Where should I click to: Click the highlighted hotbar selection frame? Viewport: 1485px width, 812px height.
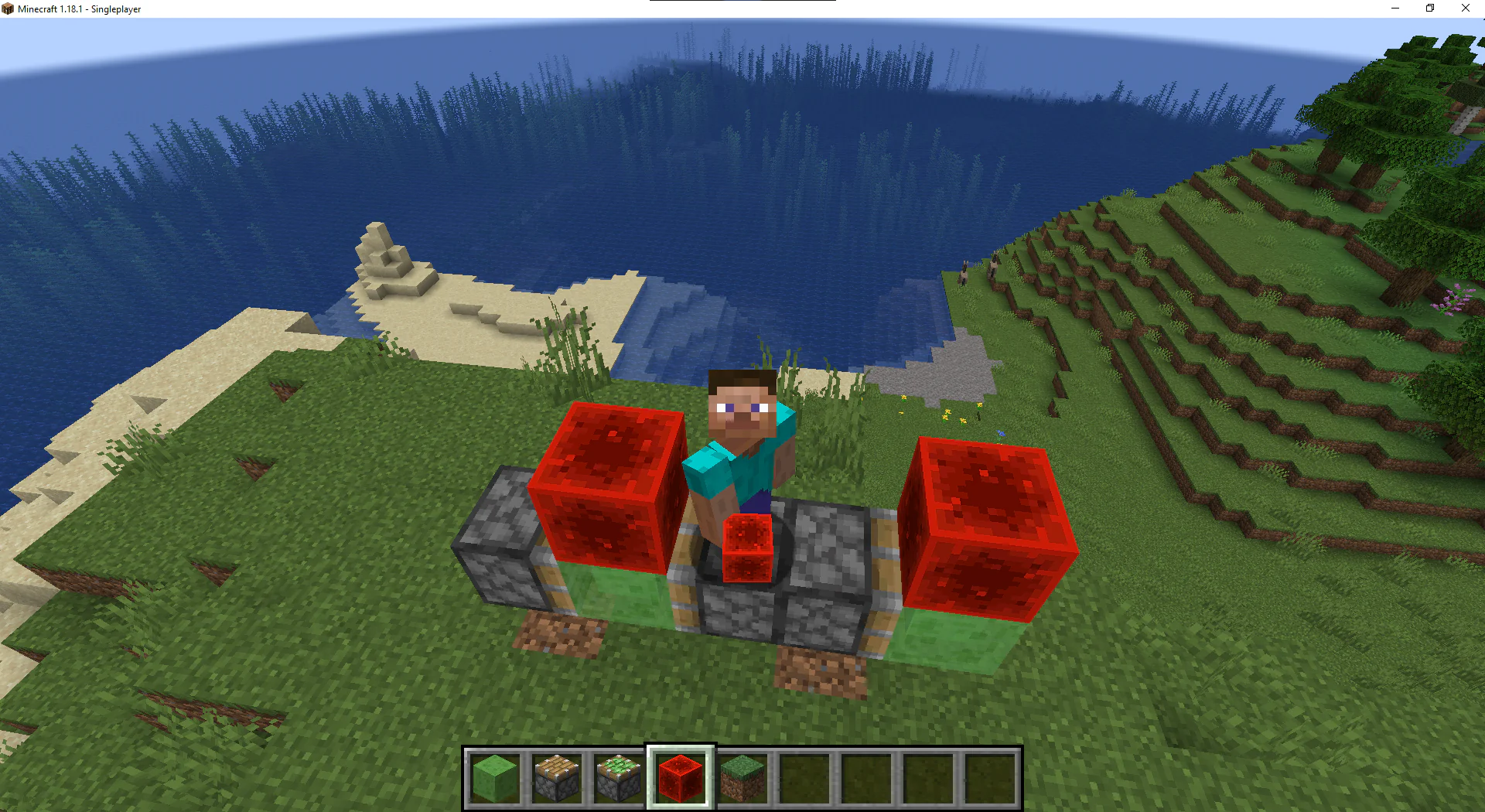(x=681, y=777)
